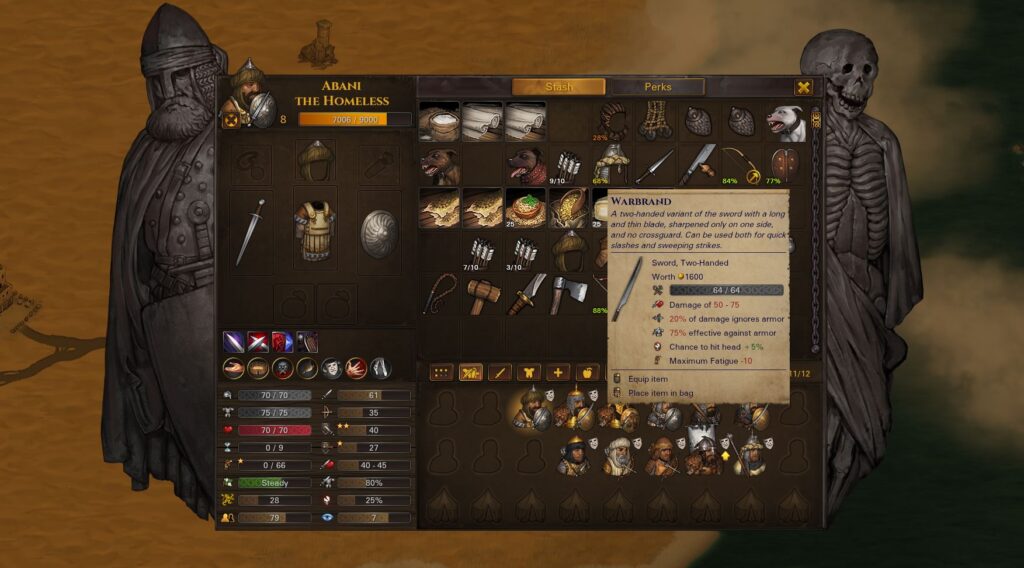Screen dimensions: 1024x568
Task: Select the white-bearded turbaned mercenary in the roster
Action: [618, 456]
